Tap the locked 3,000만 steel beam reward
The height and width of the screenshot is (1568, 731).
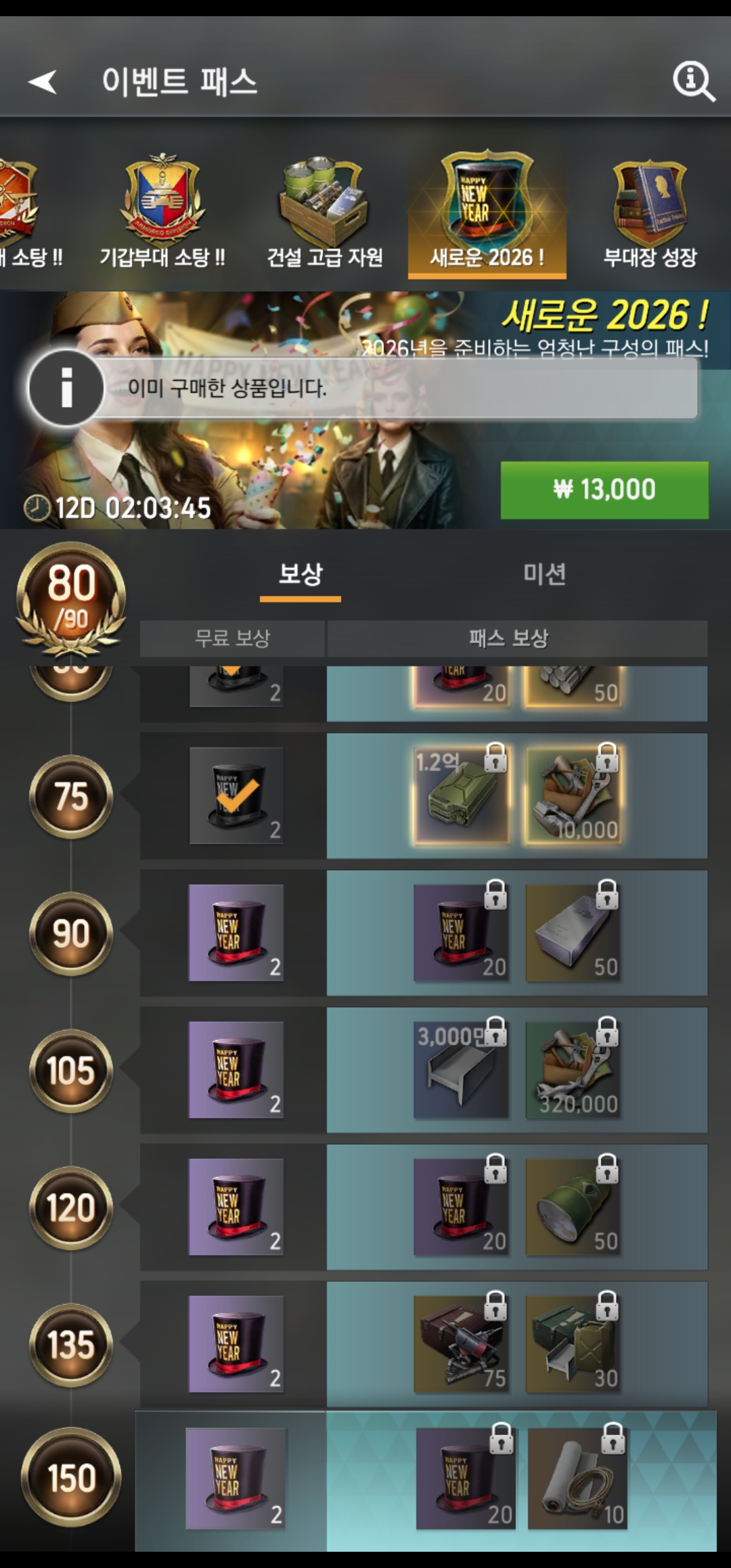click(x=461, y=1070)
